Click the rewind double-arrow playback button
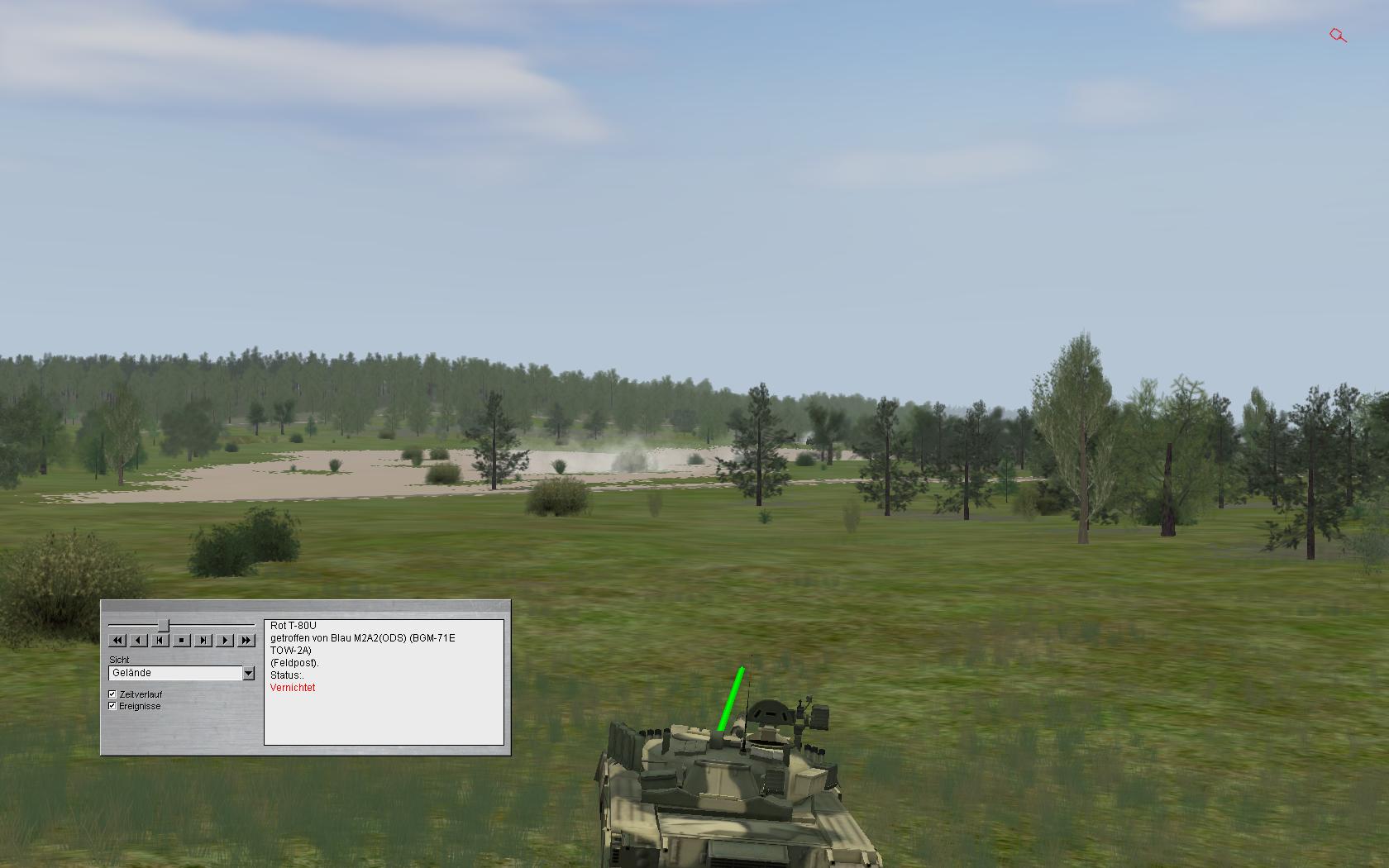 tap(117, 640)
